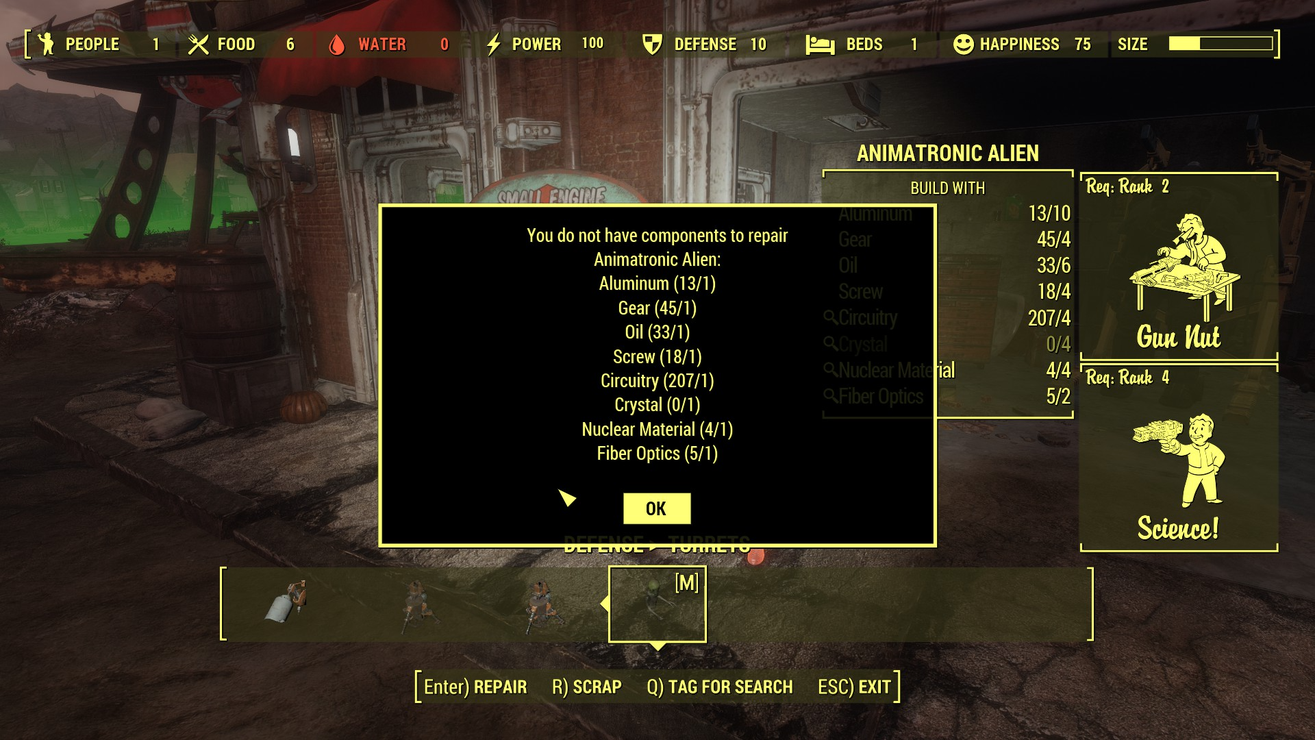The height and width of the screenshot is (740, 1315).
Task: Click the Defense shield icon
Action: click(x=655, y=44)
